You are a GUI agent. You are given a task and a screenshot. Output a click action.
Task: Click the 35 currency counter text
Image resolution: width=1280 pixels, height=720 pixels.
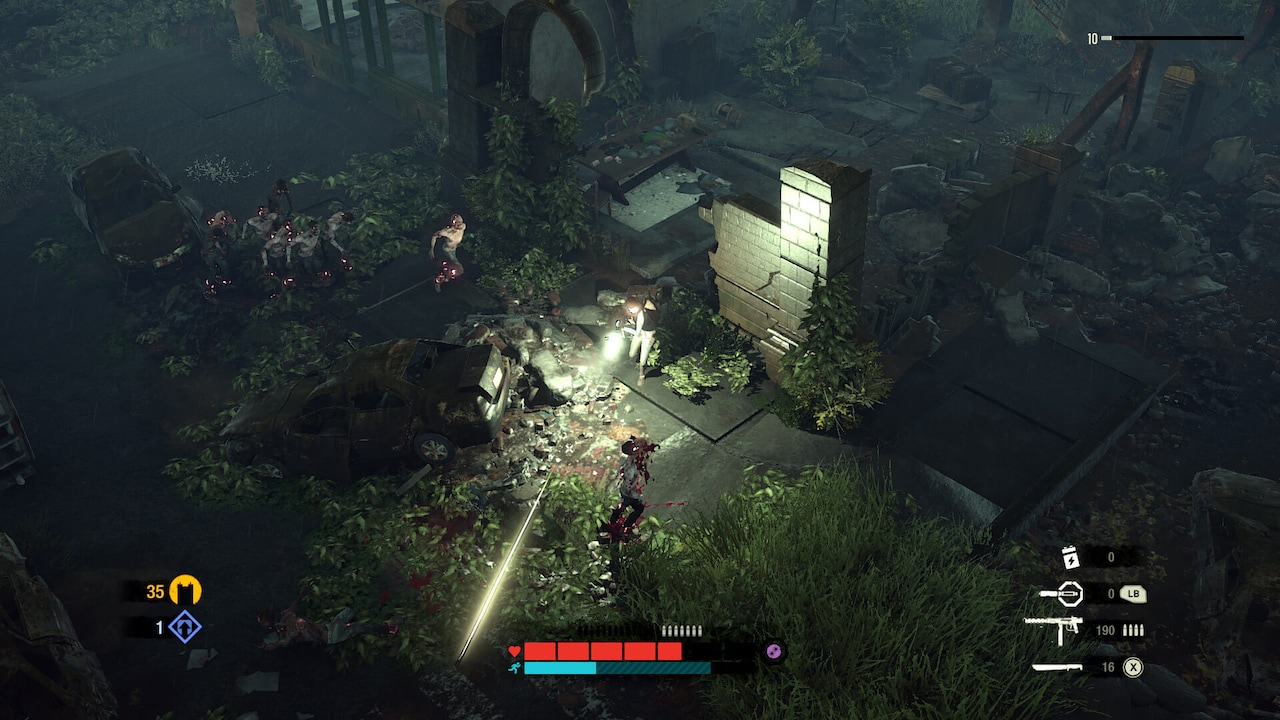155,591
